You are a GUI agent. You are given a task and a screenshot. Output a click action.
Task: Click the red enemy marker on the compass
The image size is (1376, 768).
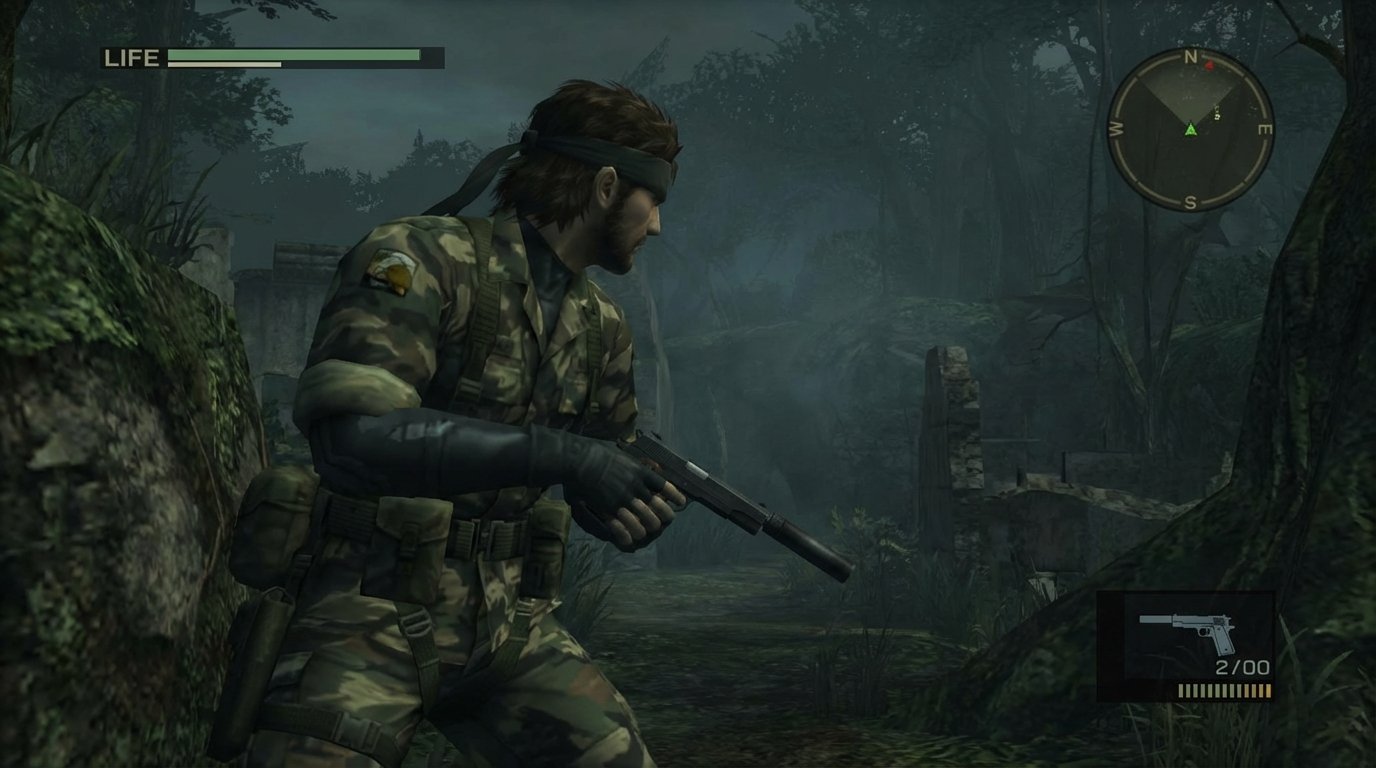[x=1209, y=64]
